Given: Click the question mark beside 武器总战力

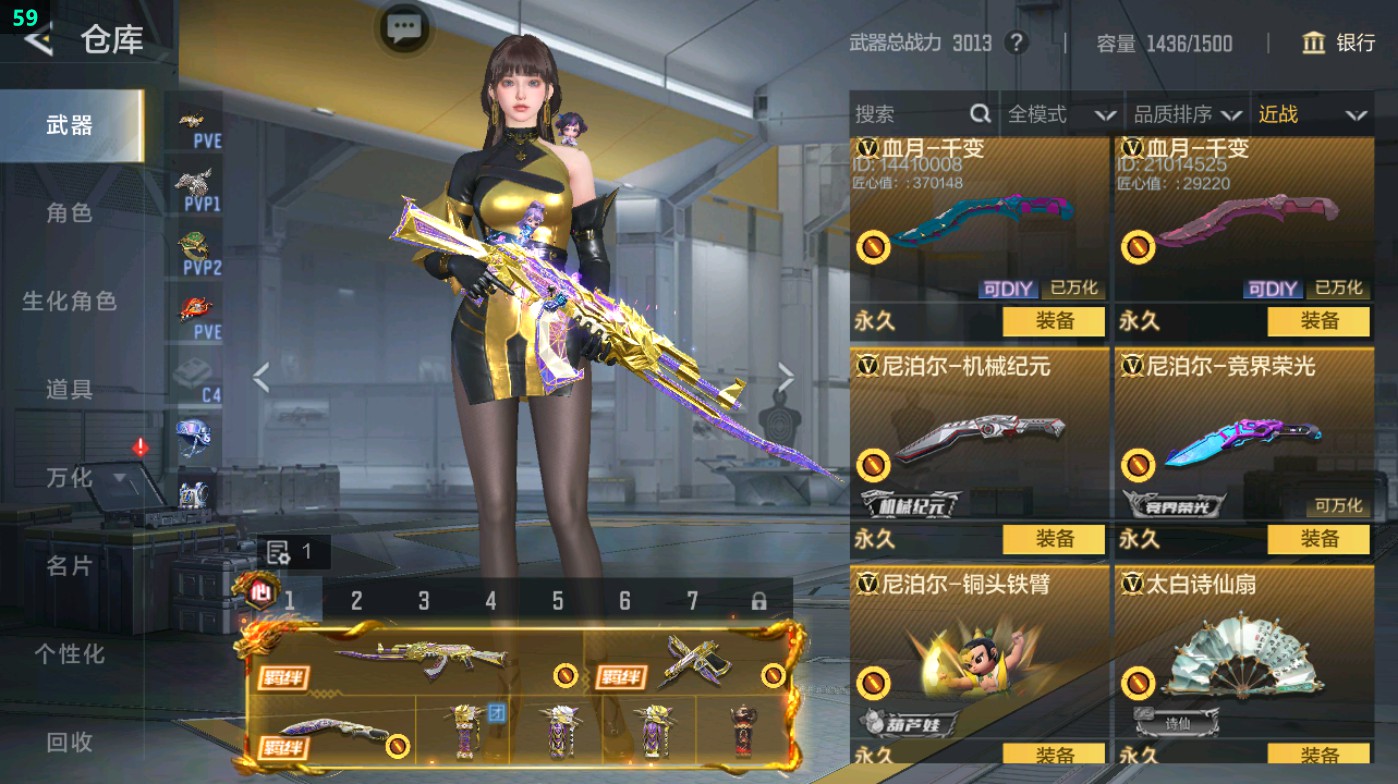Looking at the screenshot, I should click(1015, 44).
